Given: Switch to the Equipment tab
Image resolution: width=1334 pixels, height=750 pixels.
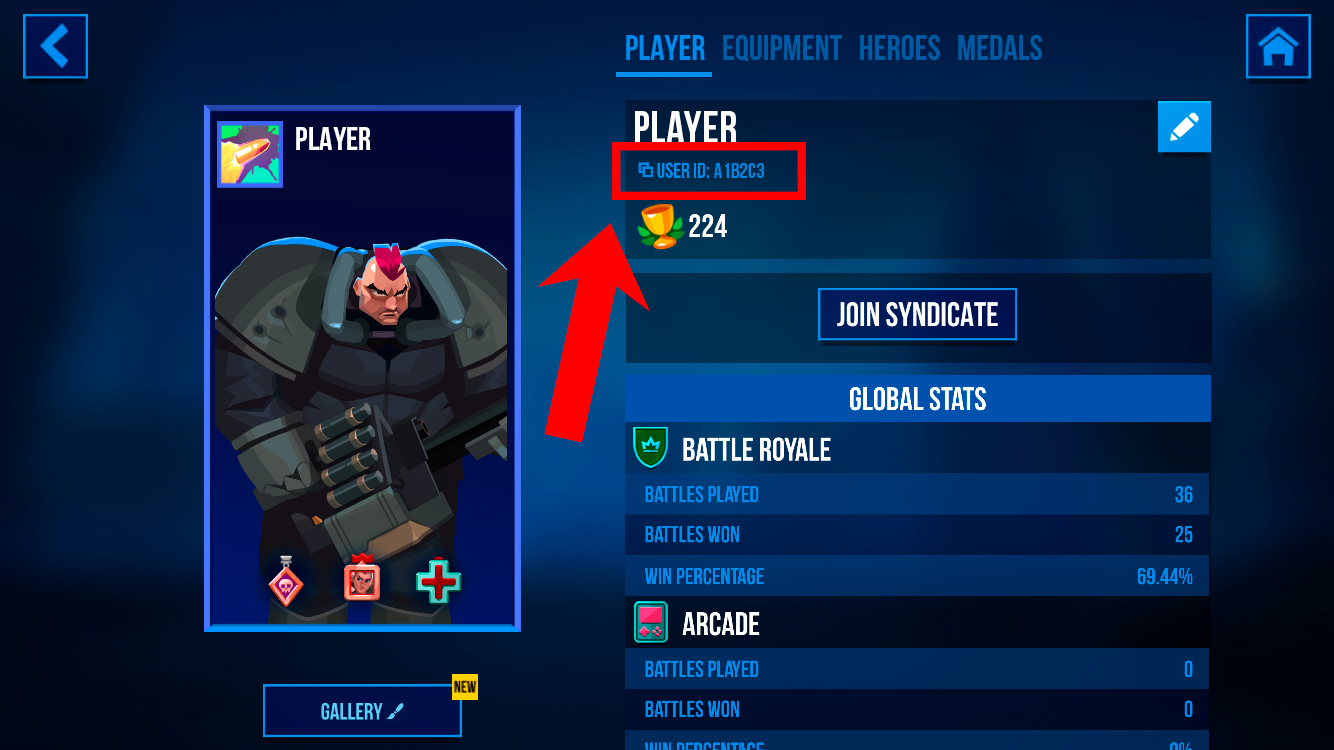Looking at the screenshot, I should point(782,48).
